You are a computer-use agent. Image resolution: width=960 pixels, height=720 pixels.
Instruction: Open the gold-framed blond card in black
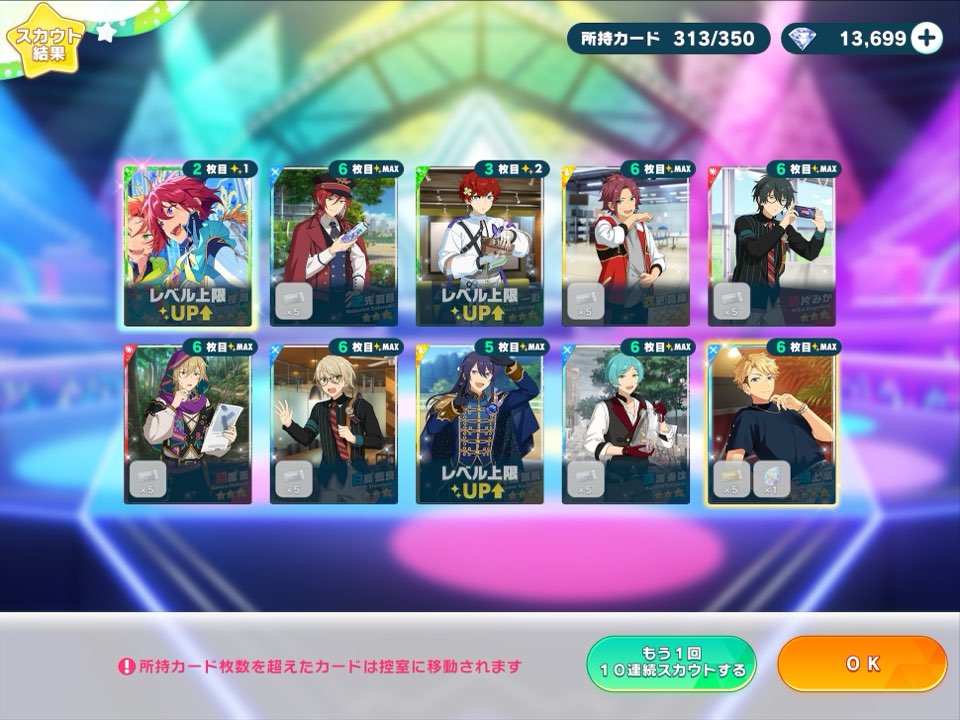(772, 423)
